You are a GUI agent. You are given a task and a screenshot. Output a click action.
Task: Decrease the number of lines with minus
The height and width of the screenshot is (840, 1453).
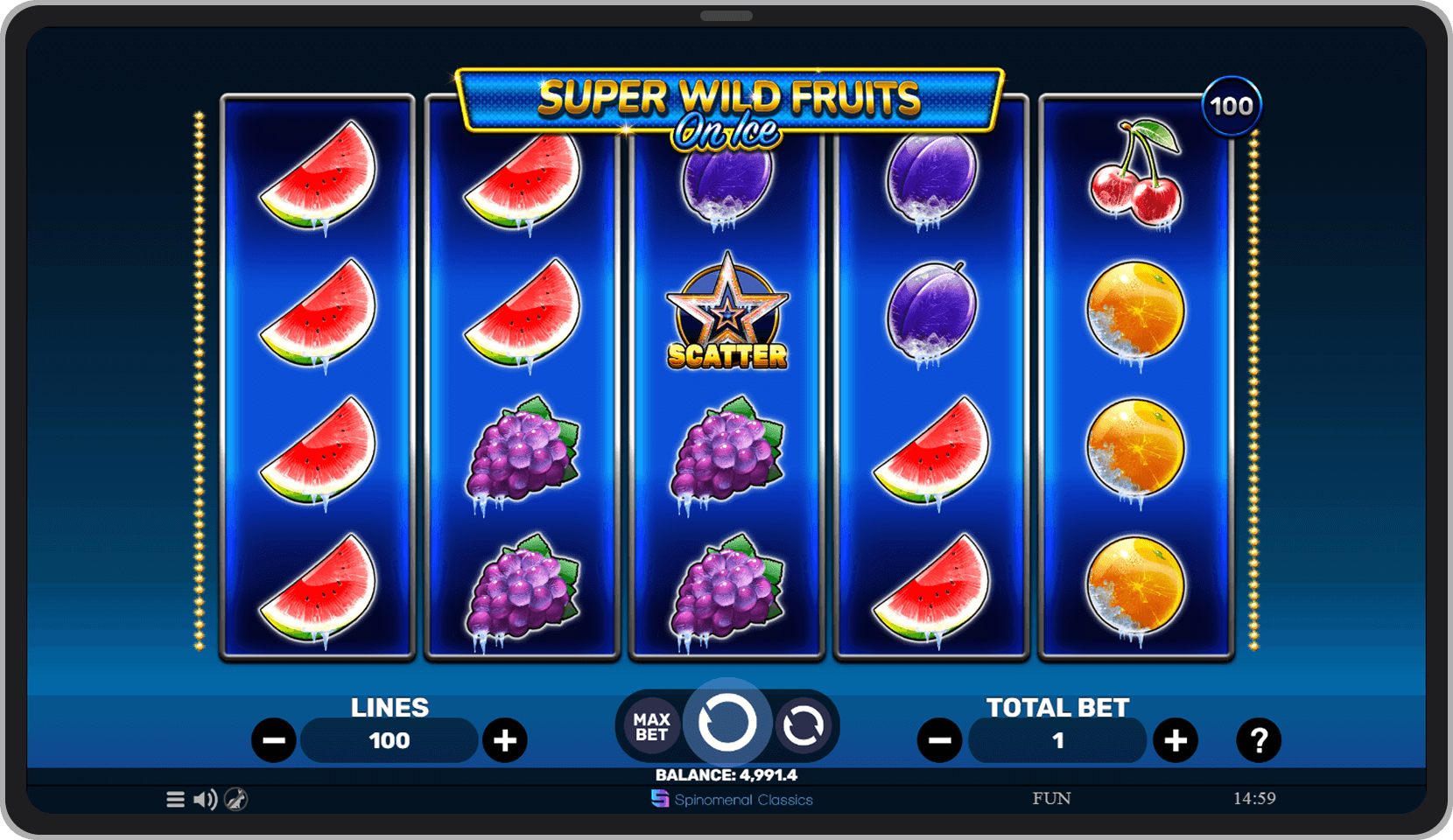click(x=273, y=739)
